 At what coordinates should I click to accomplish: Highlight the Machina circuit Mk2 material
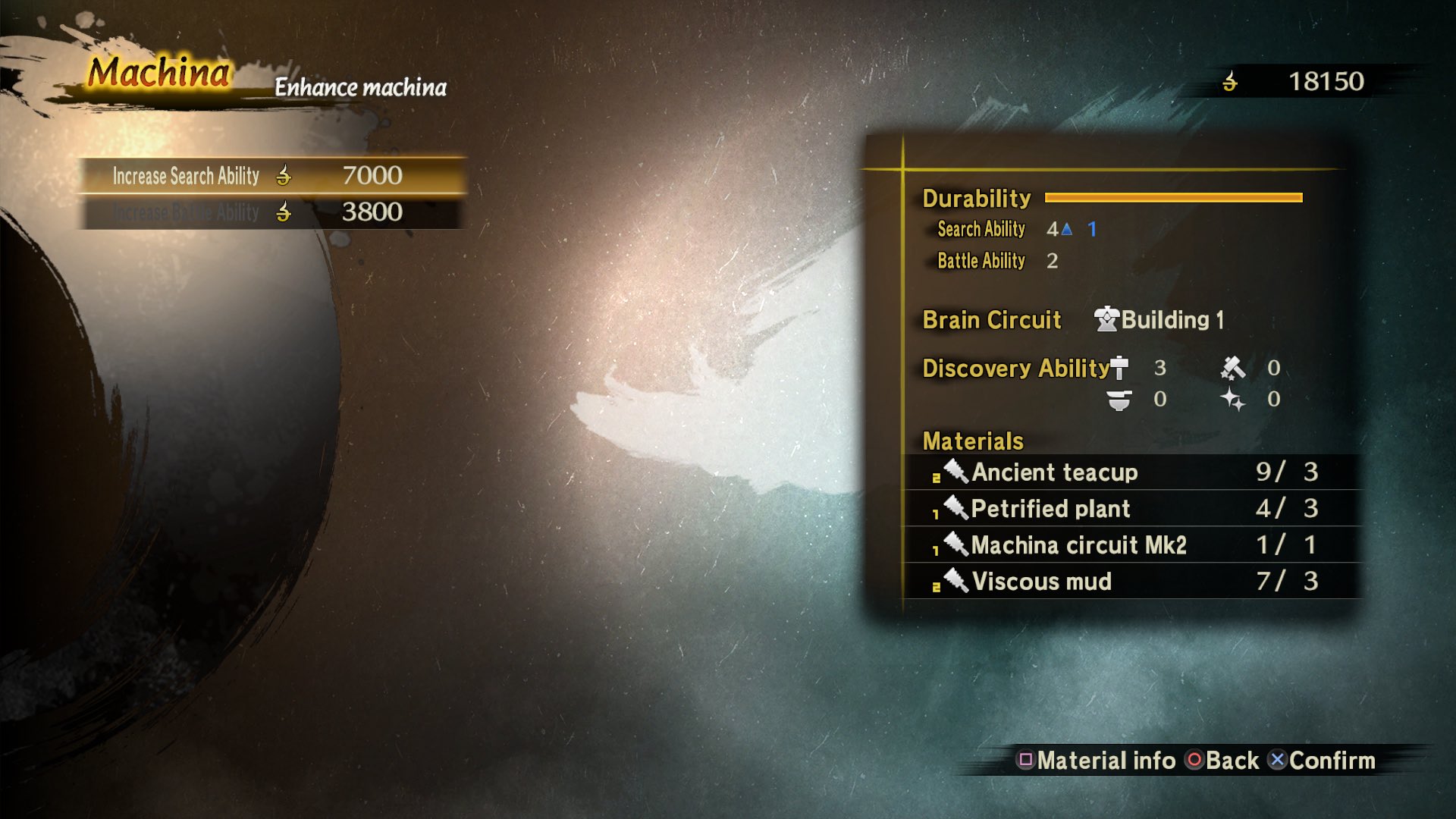click(x=1130, y=545)
